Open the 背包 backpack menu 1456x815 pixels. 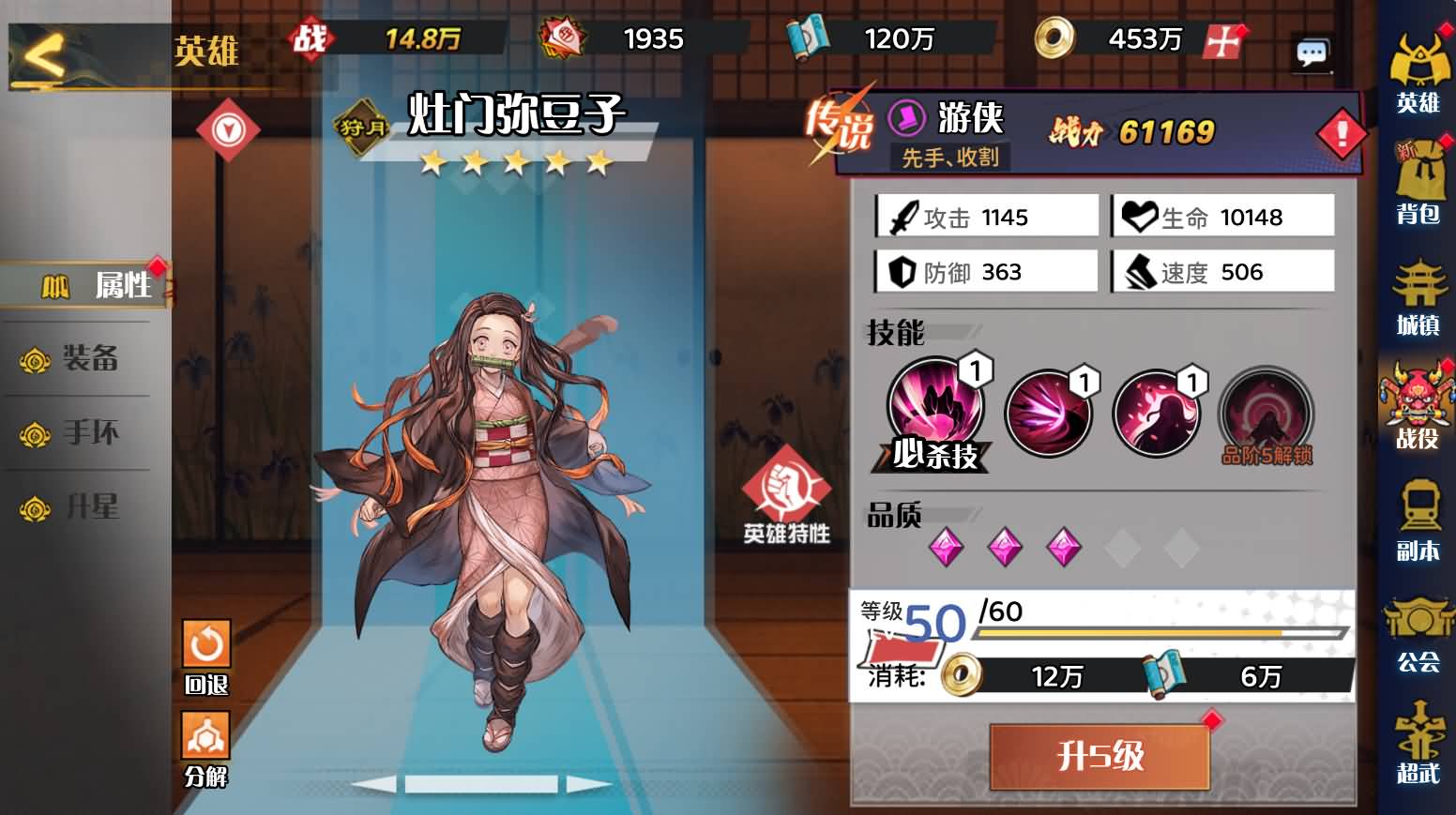coord(1417,183)
